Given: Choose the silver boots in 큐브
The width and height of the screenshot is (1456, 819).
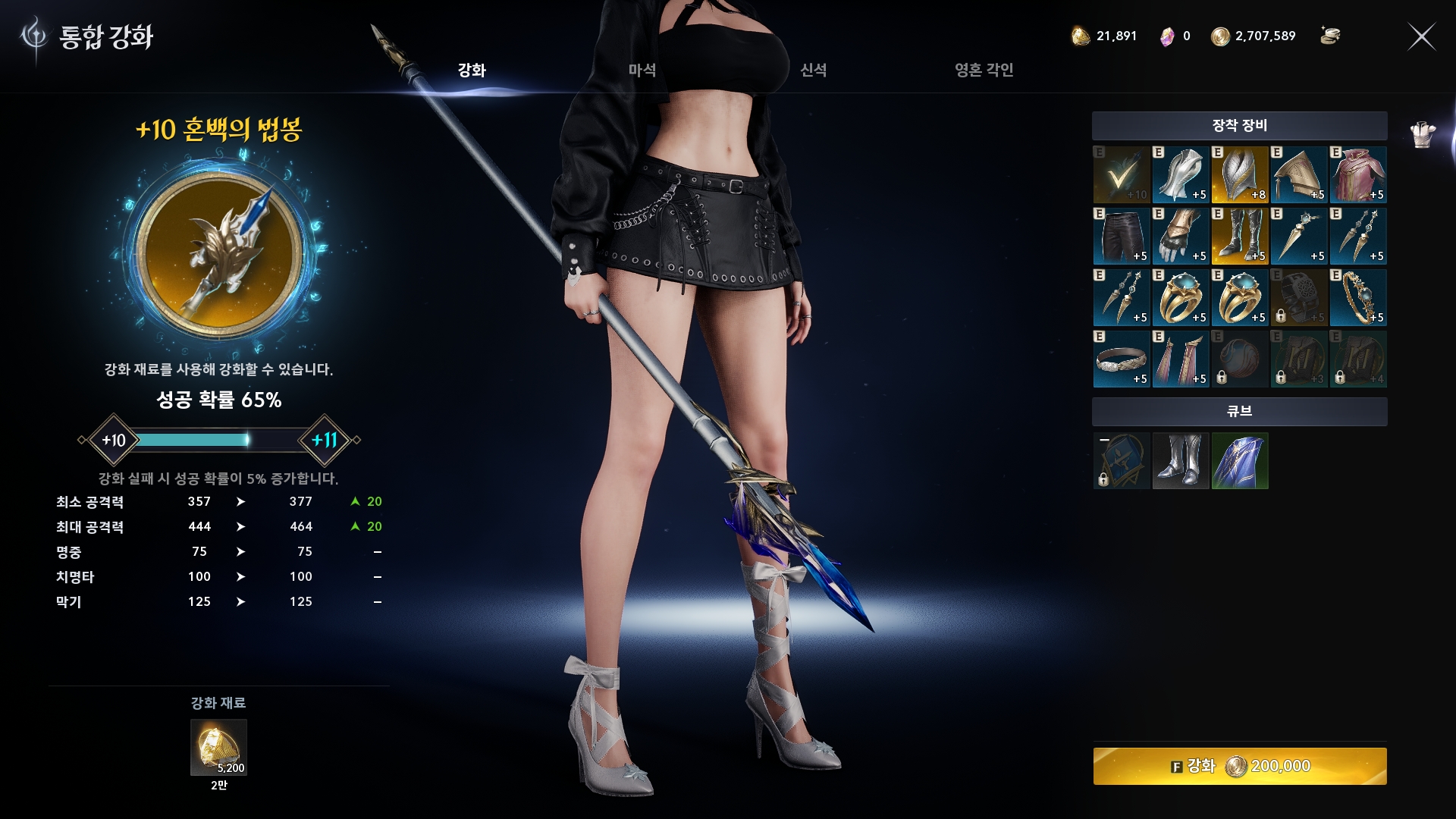Looking at the screenshot, I should (x=1180, y=461).
